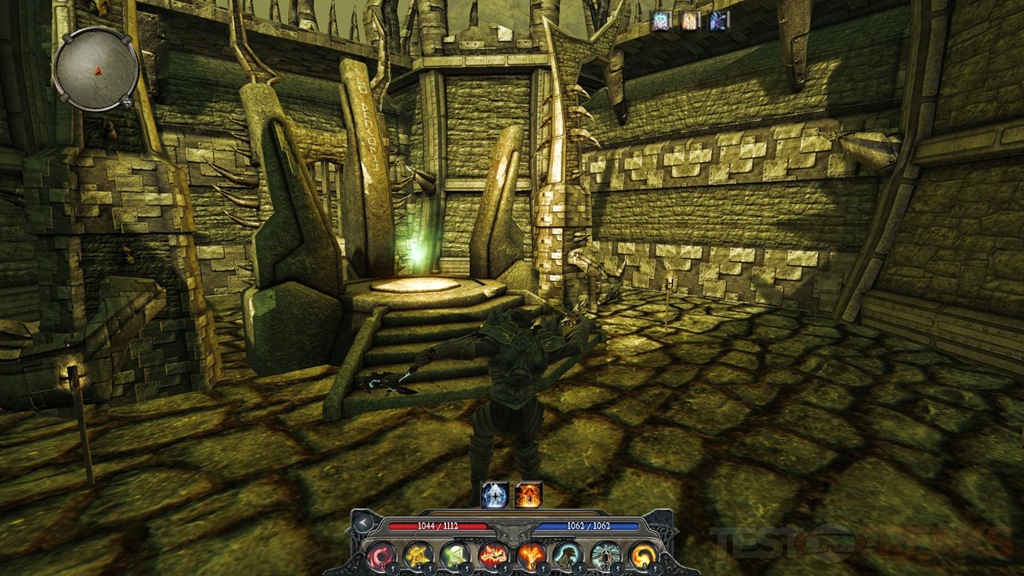Viewport: 1024px width, 576px height.
Task: Inspect the blue-purple burst status icon
Action: (x=718, y=20)
